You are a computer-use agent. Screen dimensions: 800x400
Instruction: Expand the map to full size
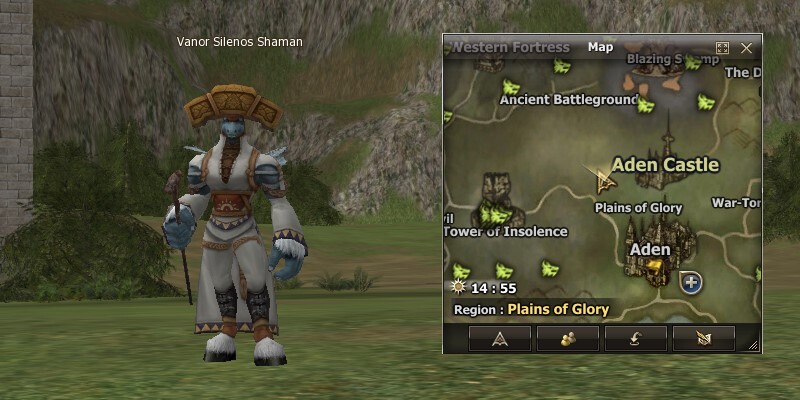[723, 48]
